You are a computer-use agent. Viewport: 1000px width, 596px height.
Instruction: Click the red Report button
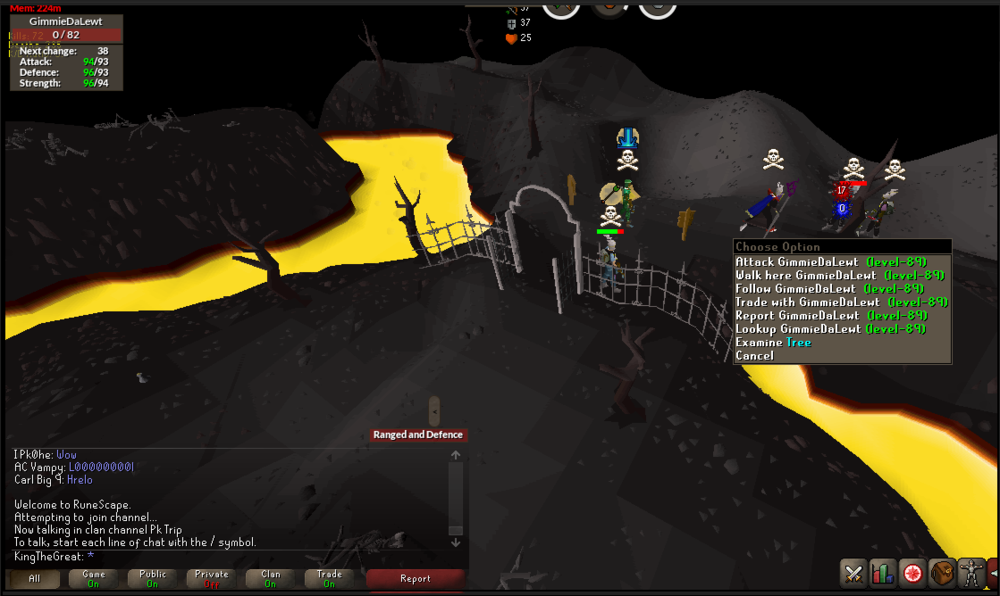[415, 578]
